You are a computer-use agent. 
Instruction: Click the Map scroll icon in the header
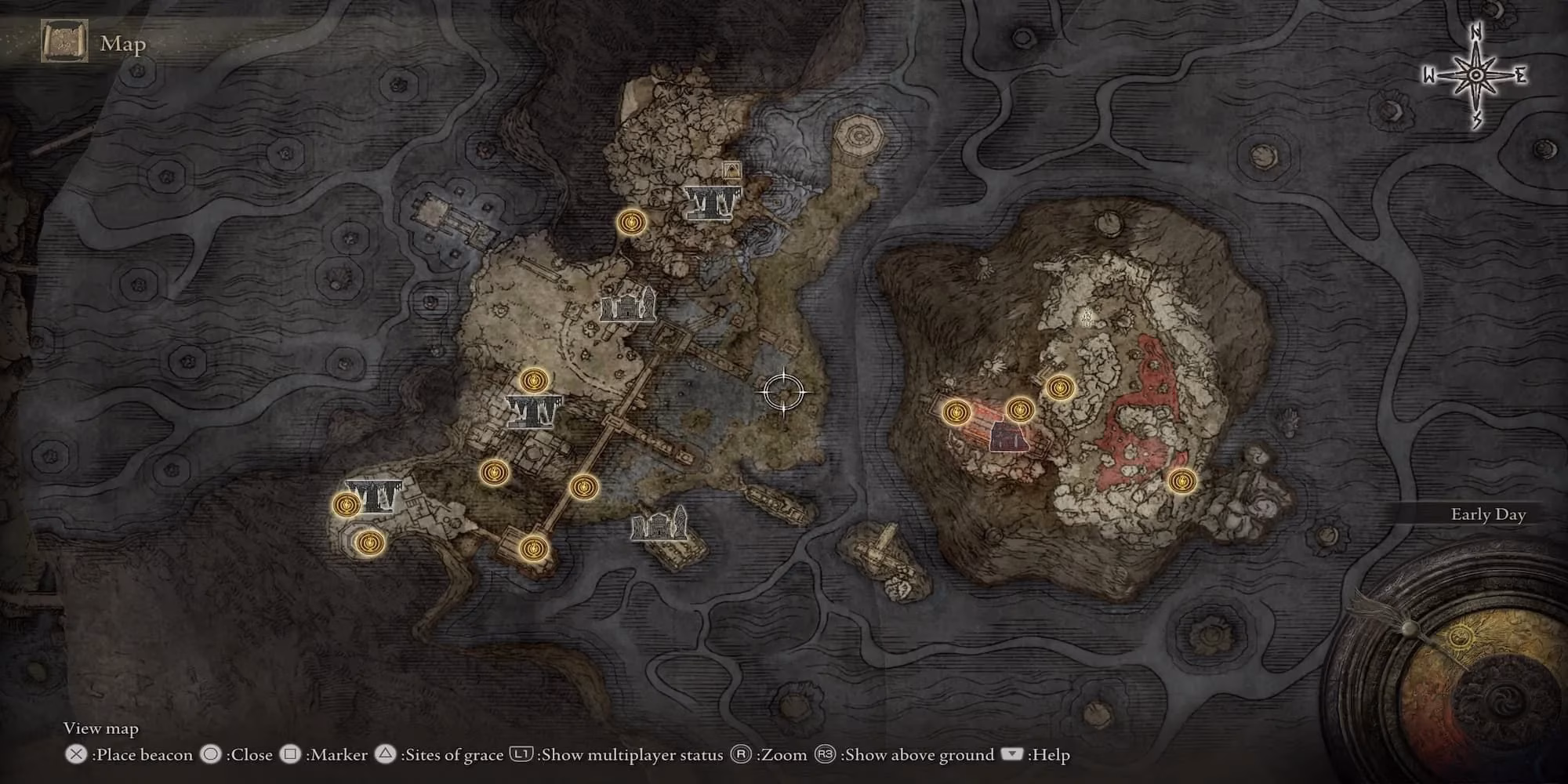[x=64, y=42]
